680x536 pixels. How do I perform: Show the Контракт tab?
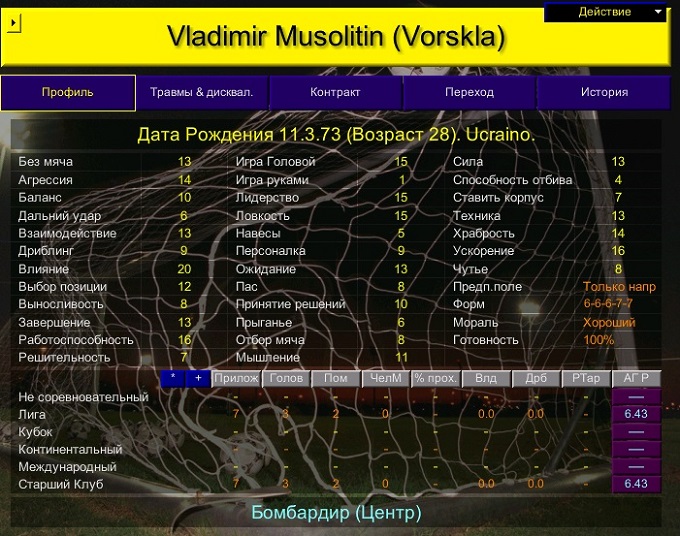pos(336,92)
